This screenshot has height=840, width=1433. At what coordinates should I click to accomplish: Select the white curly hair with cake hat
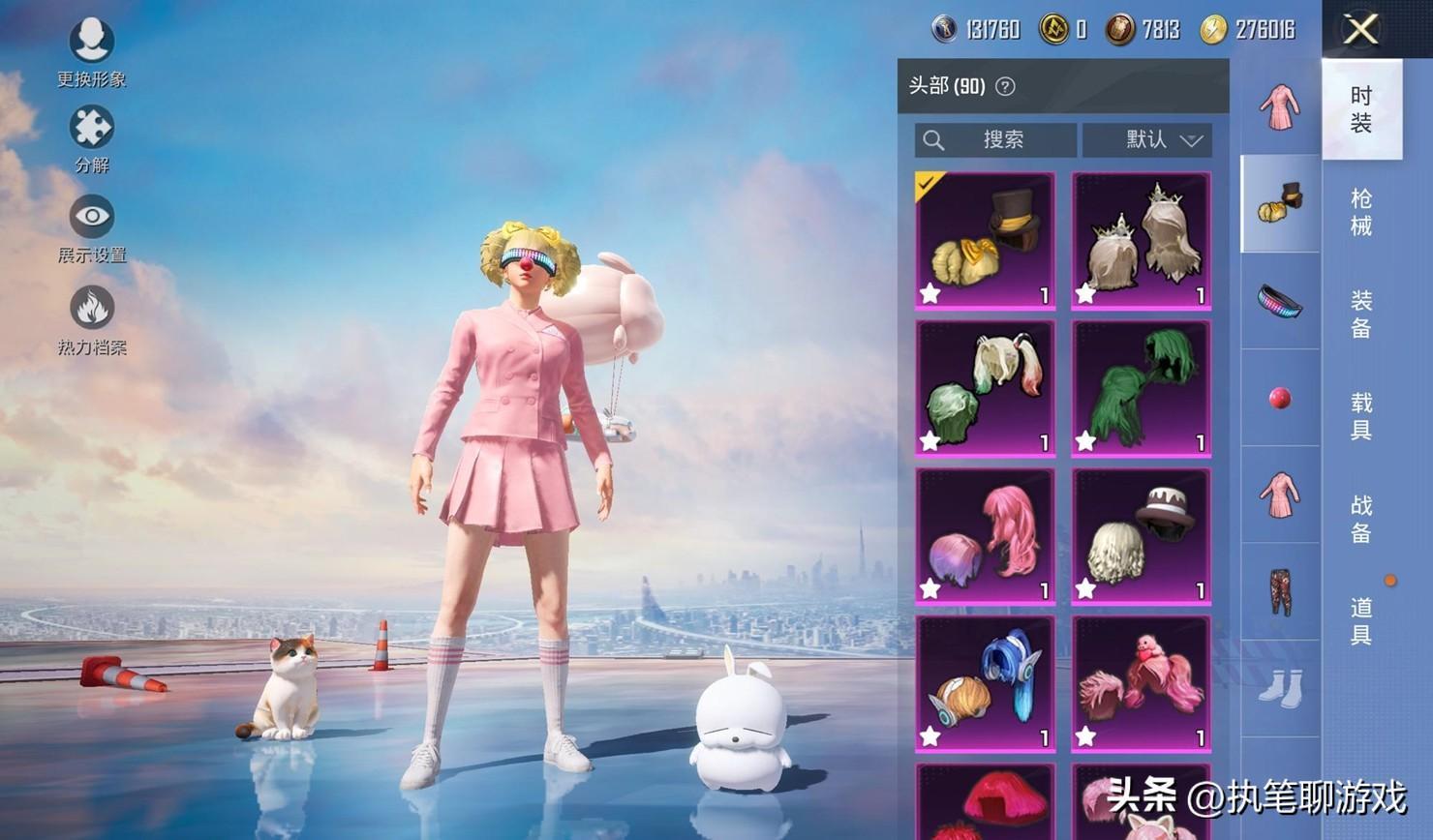(1142, 536)
